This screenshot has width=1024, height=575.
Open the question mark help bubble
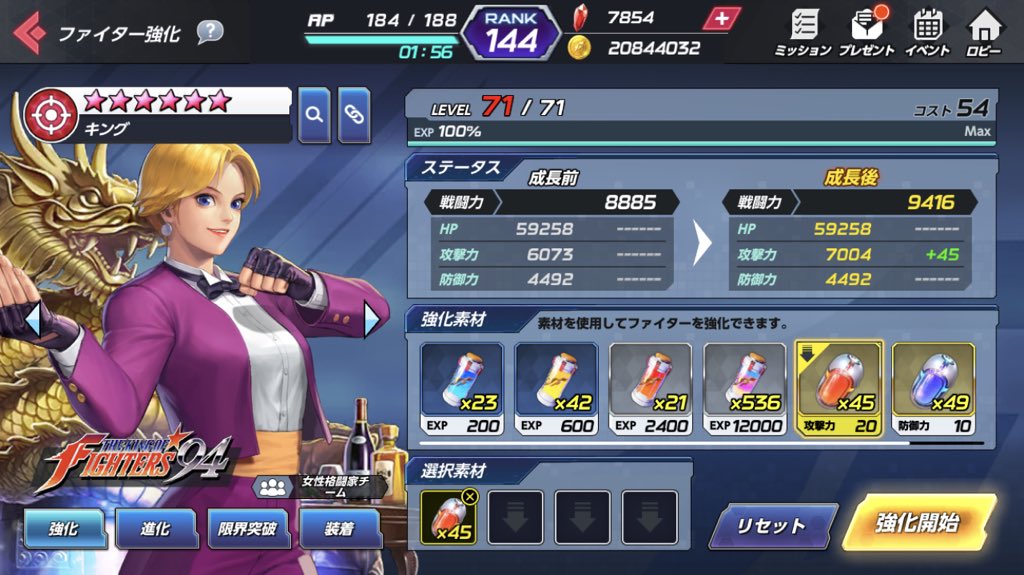[x=210, y=32]
